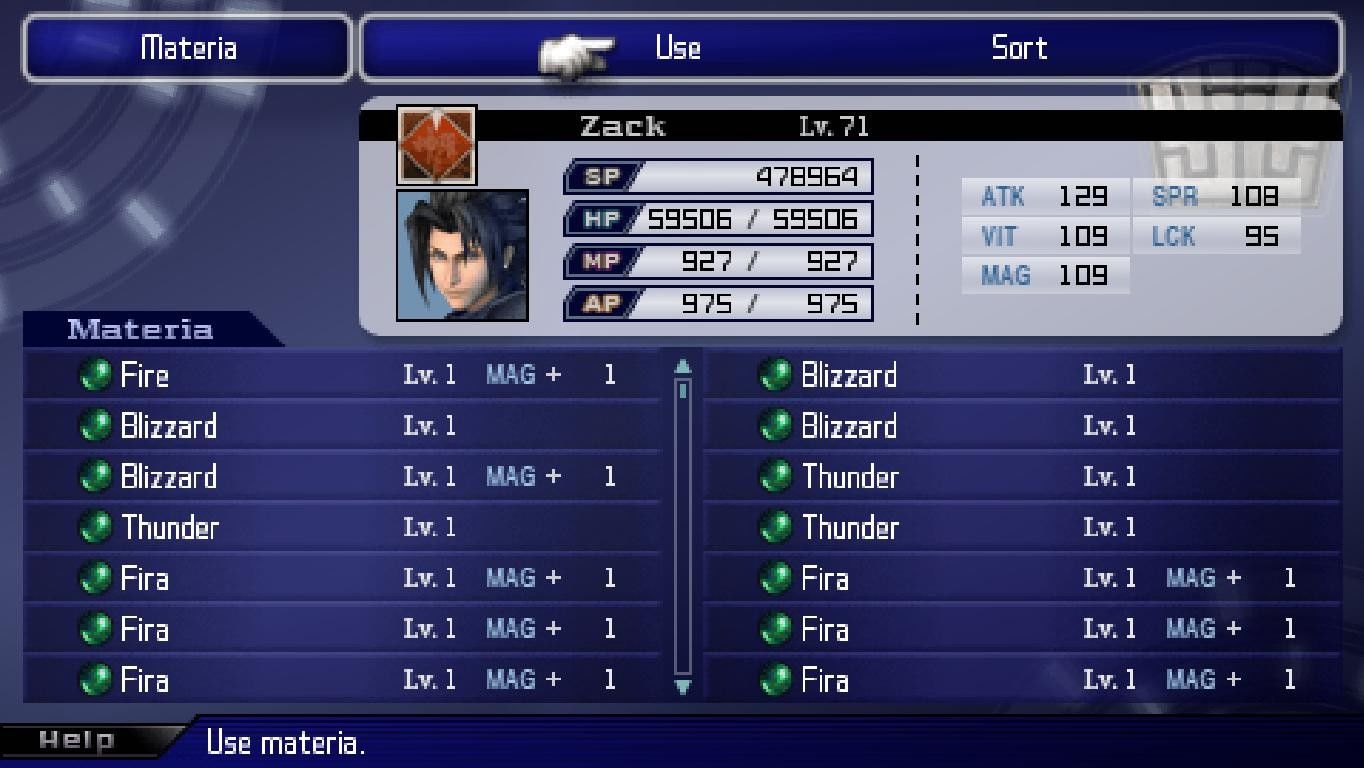This screenshot has width=1364, height=768.
Task: Select the Sort option
Action: (x=1018, y=48)
